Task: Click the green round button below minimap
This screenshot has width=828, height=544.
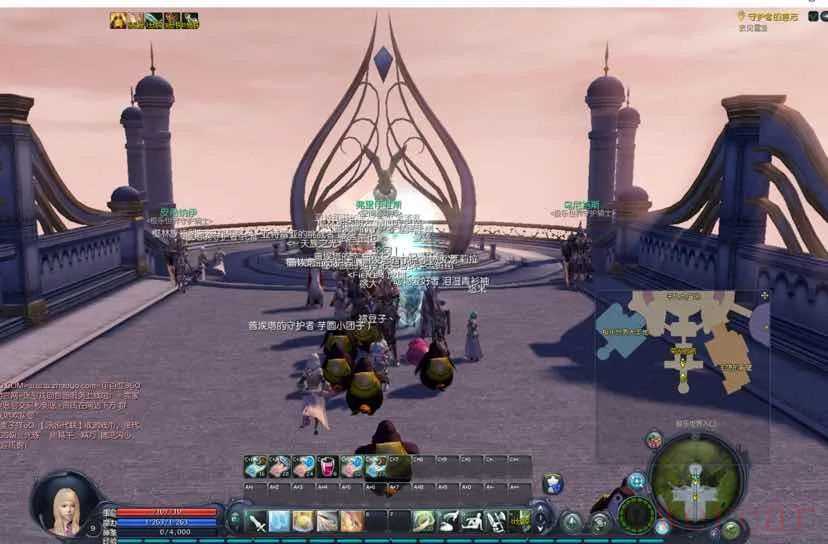Action: 731,529
